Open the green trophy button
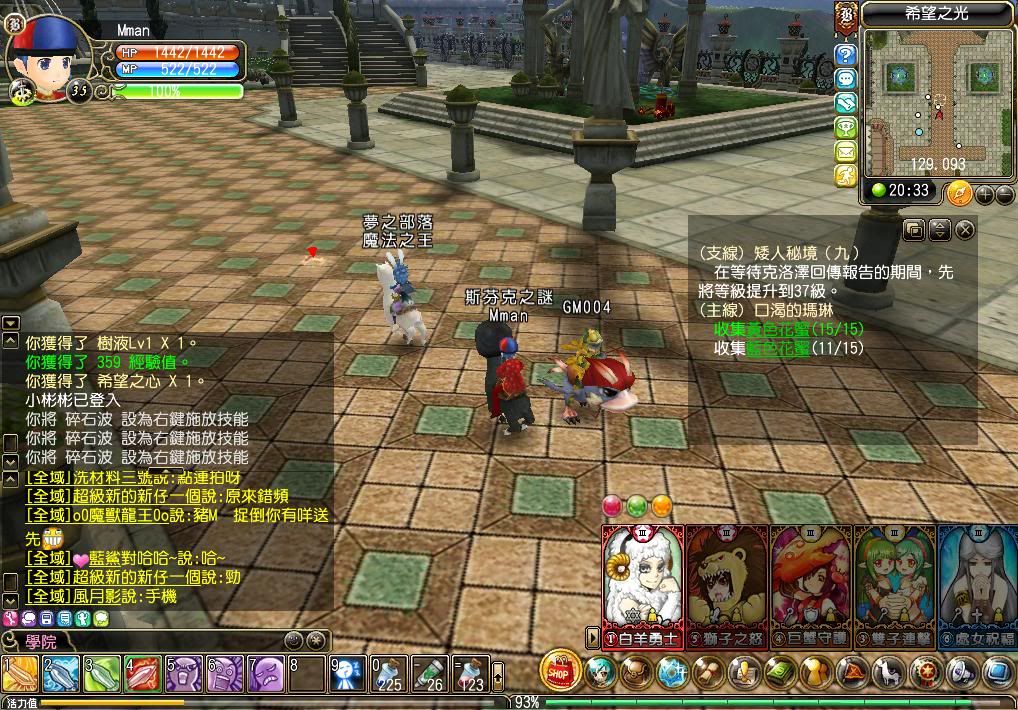Screen dimensions: 1018x710 coord(846,127)
